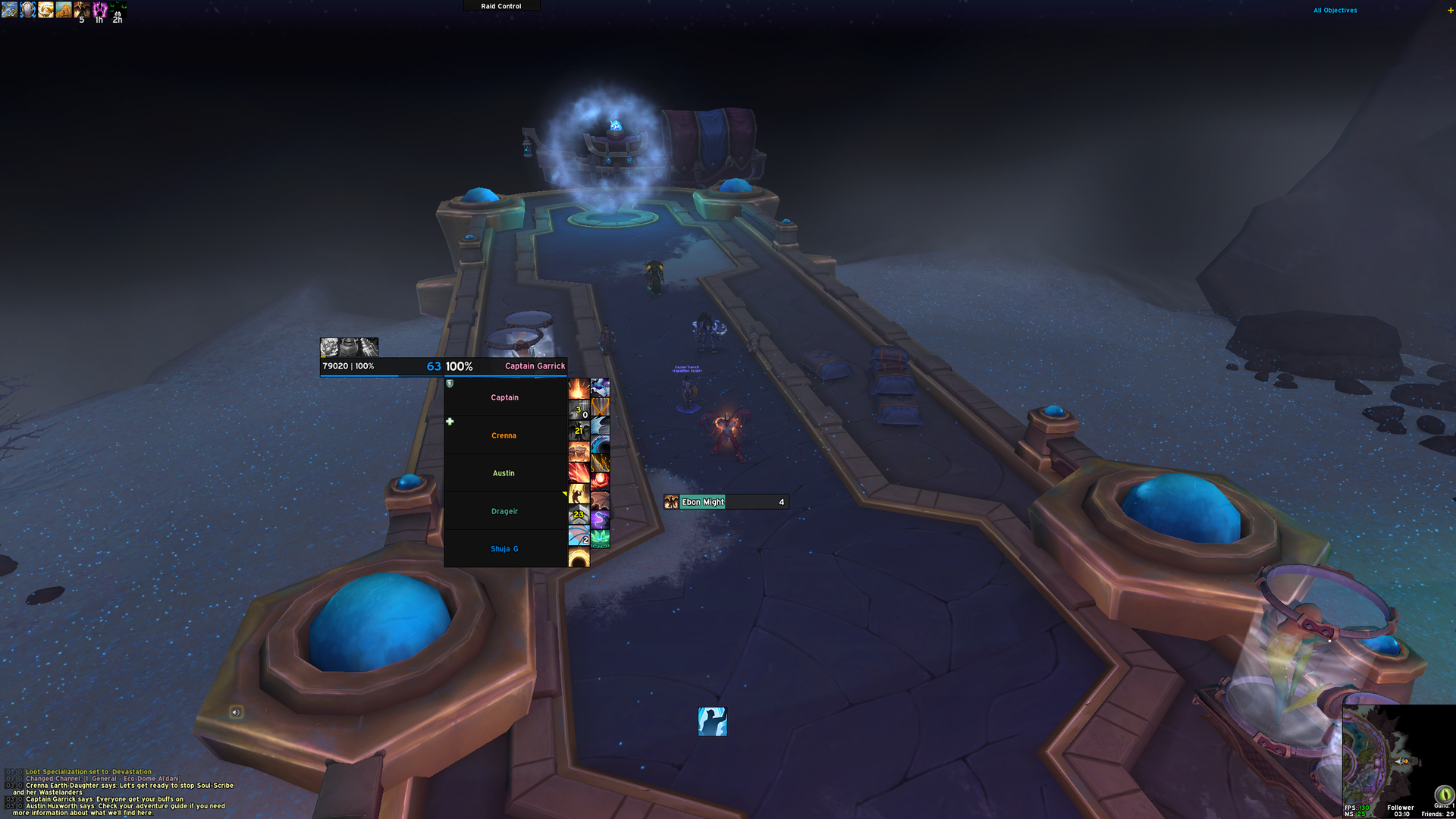Image resolution: width=1456 pixels, height=819 pixels.
Task: Click the purple paw buff icon
Action: click(99, 9)
